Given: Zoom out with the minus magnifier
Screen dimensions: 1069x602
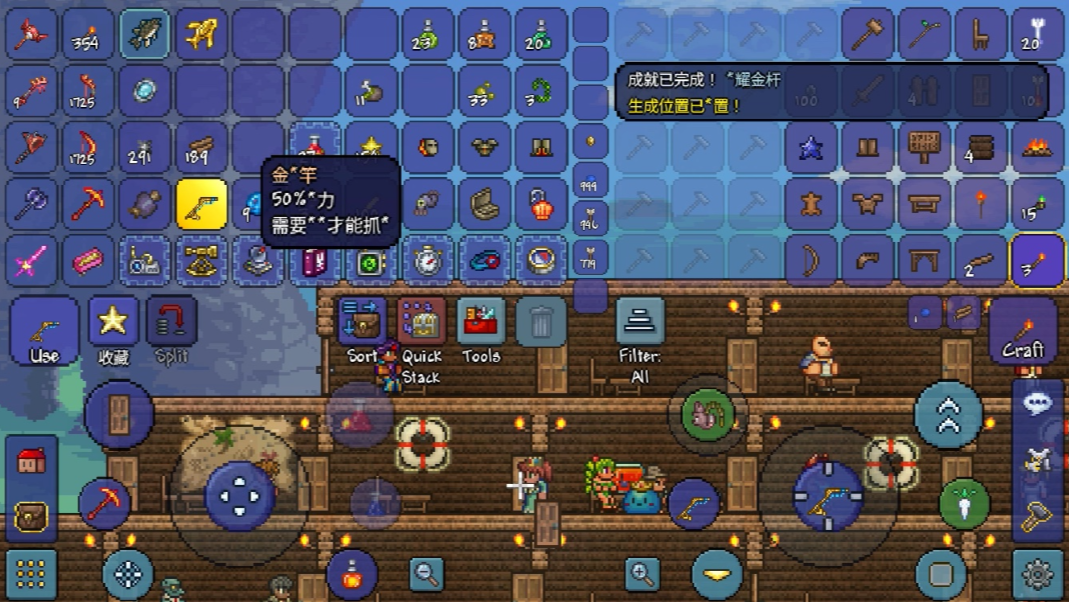Looking at the screenshot, I should tap(427, 574).
